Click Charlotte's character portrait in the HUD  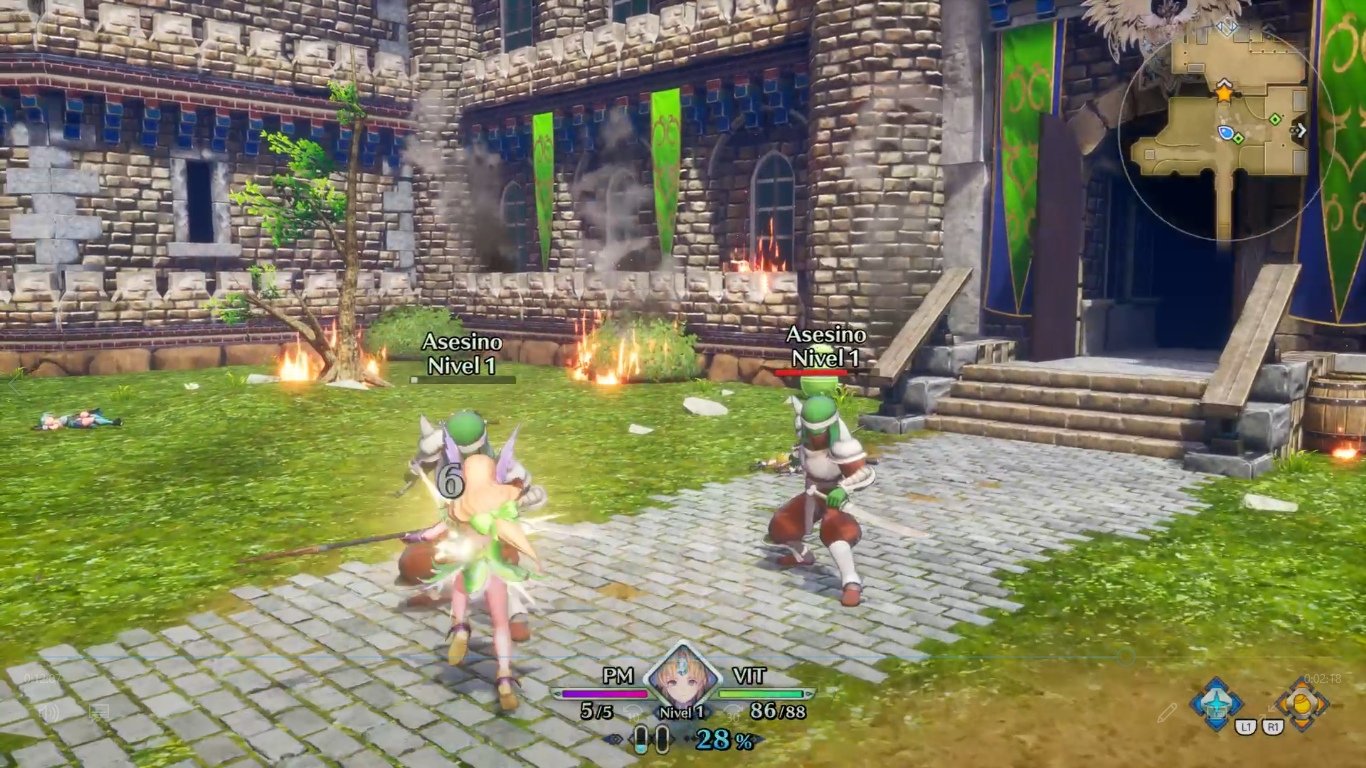[x=682, y=681]
